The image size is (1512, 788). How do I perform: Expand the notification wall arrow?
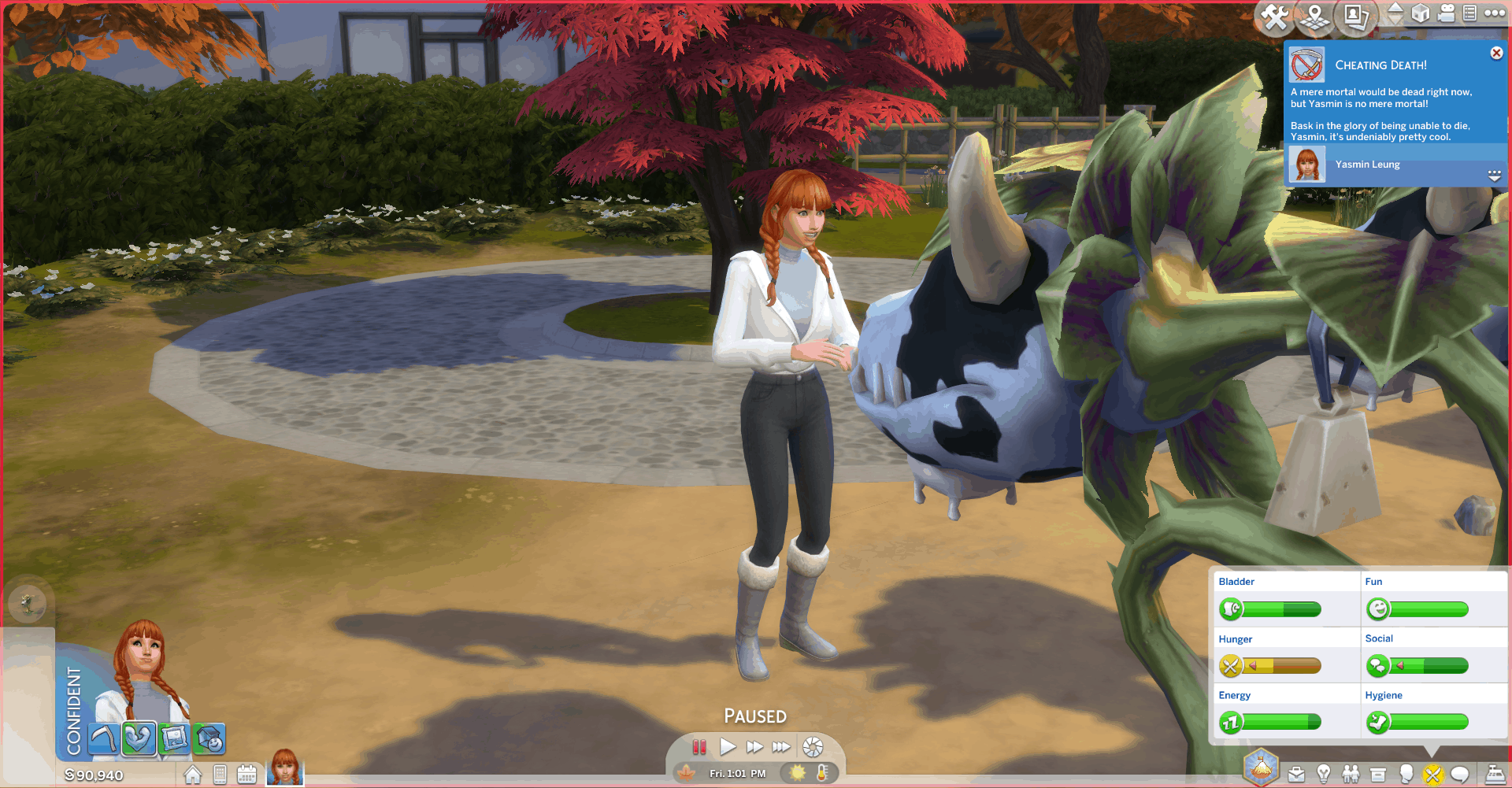pyautogui.click(x=1494, y=176)
